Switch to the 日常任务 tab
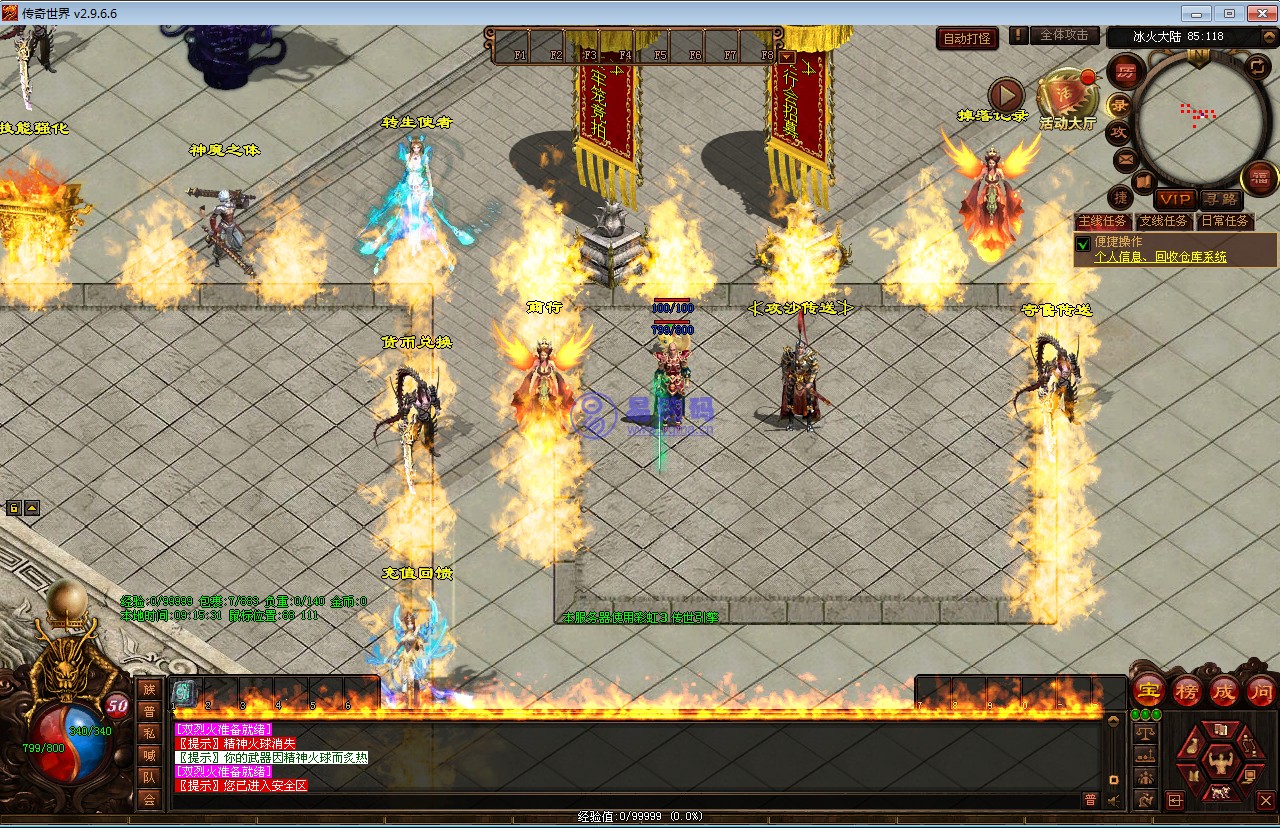 [x=1224, y=221]
